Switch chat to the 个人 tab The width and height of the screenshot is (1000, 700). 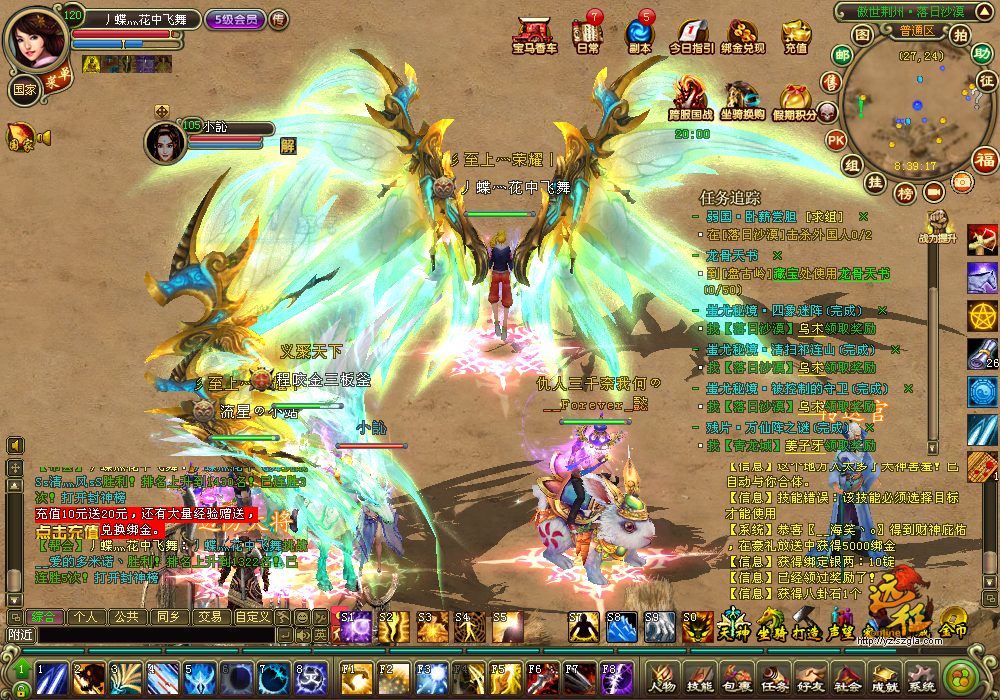tap(85, 617)
